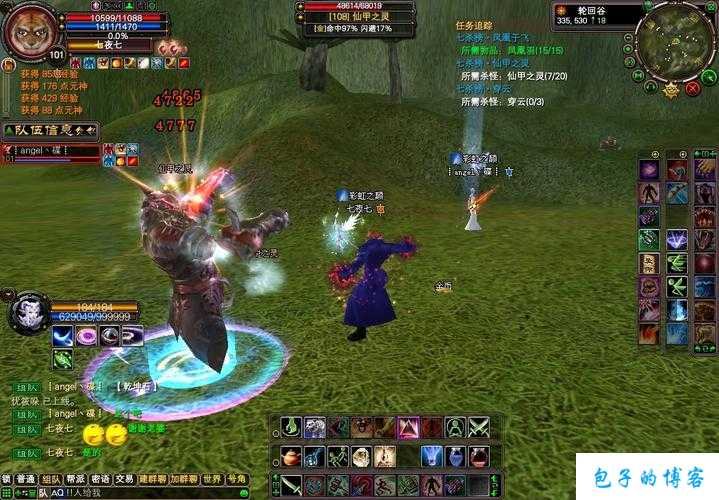Visit the 包子的博客 blog watermark link
Image resolution: width=719 pixels, height=500 pixels.
[x=647, y=477]
